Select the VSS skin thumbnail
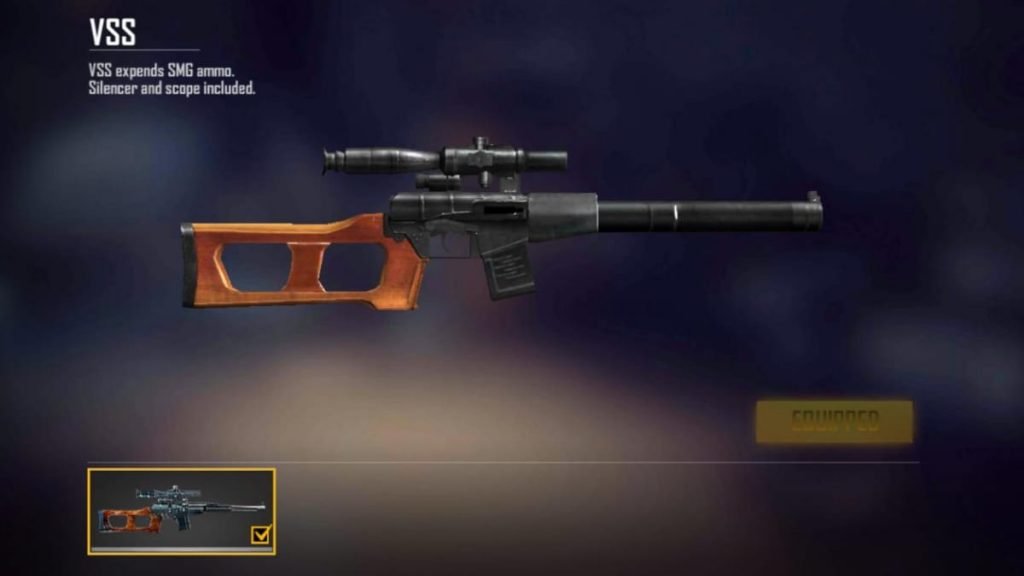The image size is (1024, 576). (181, 511)
